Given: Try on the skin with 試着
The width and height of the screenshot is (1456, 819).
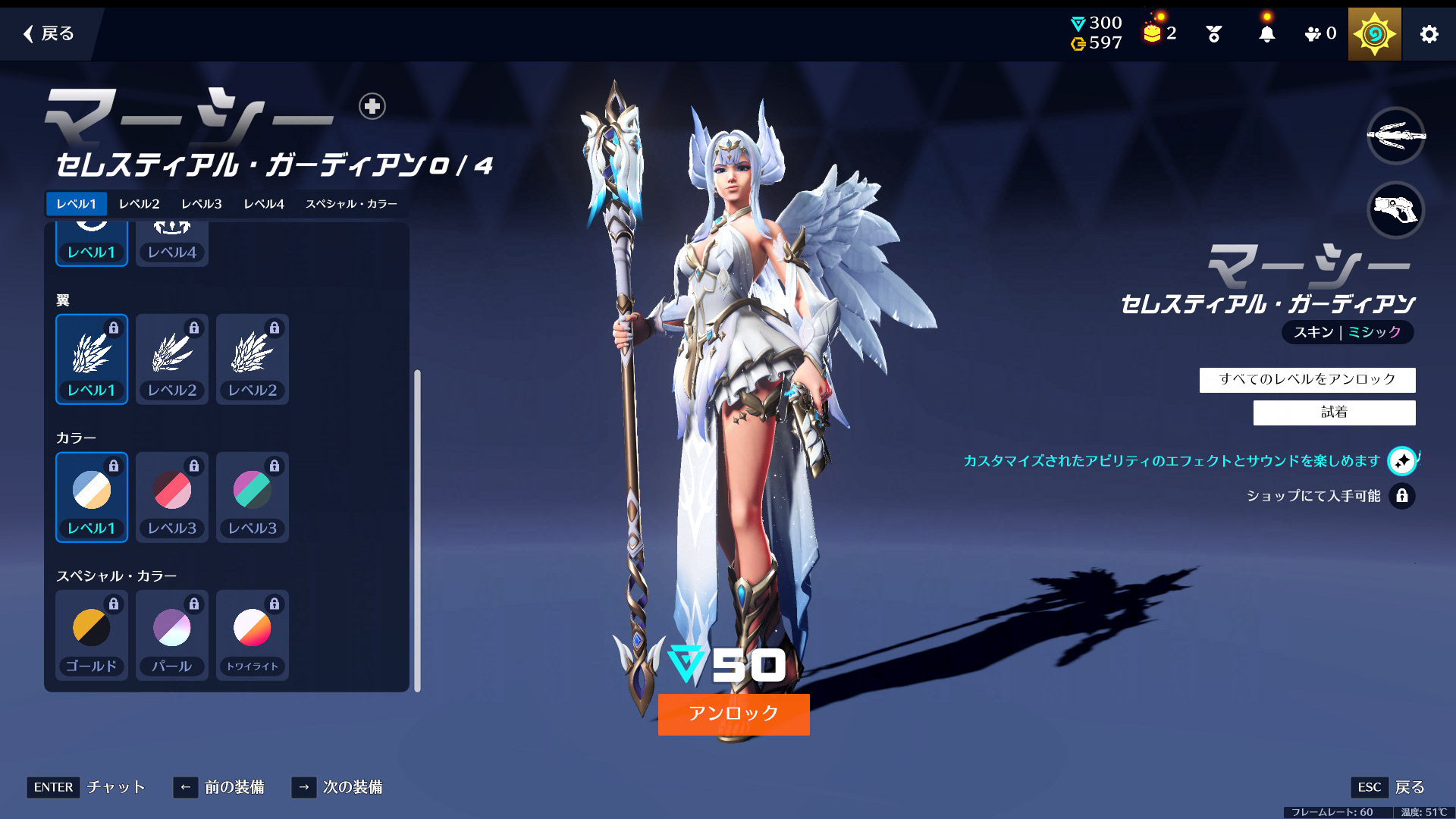Looking at the screenshot, I should point(1334,413).
